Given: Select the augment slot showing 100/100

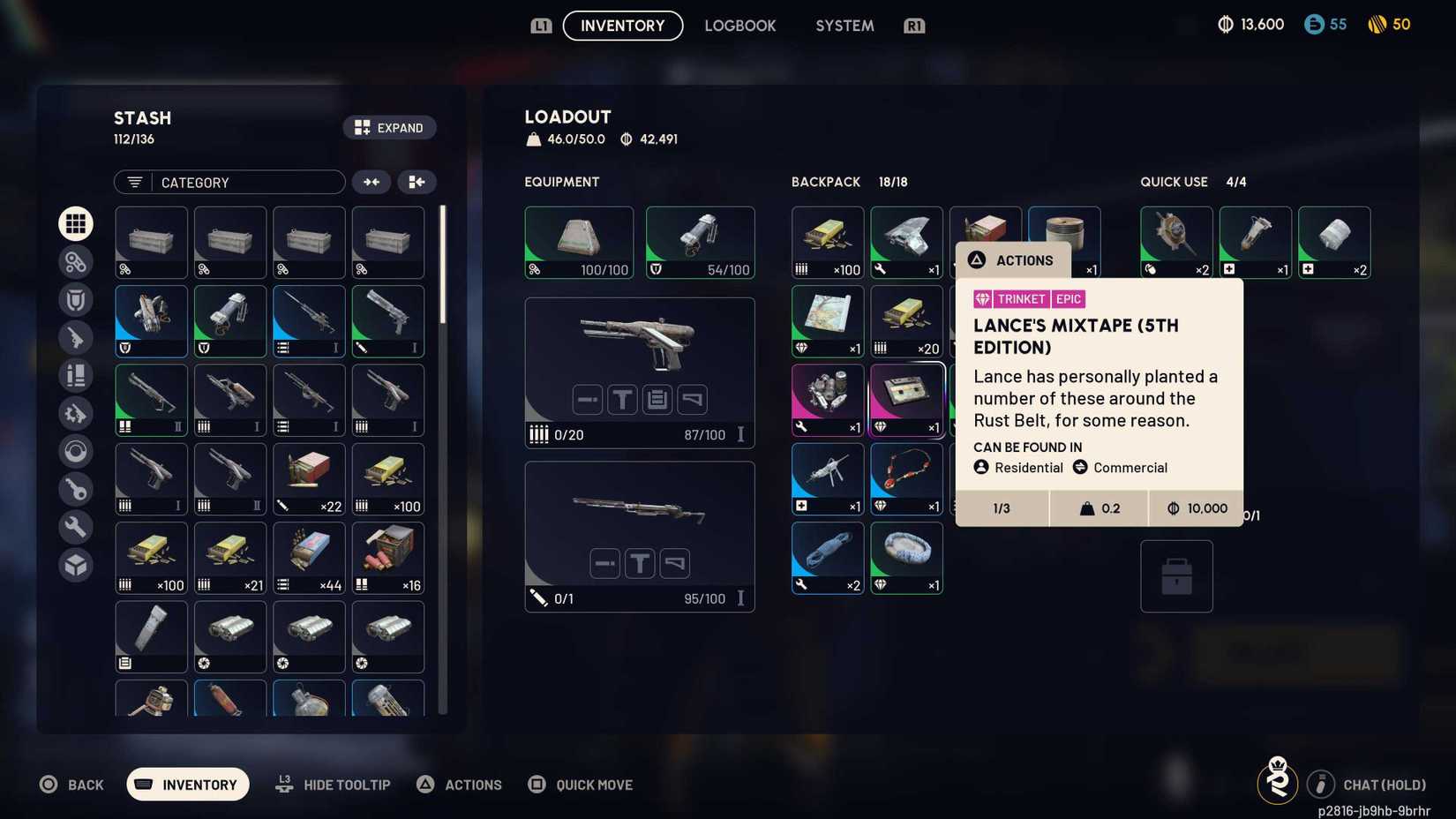Looking at the screenshot, I should click(x=578, y=242).
